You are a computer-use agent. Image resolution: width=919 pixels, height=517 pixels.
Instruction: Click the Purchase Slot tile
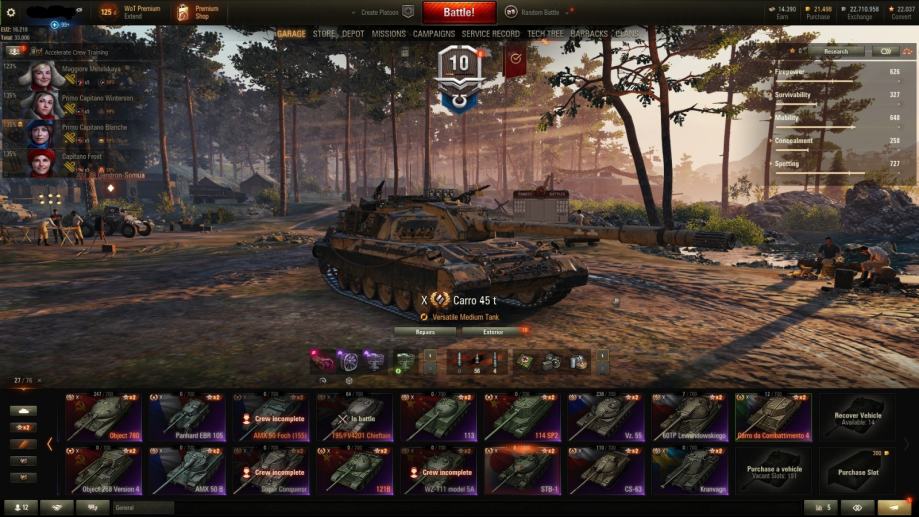[x=858, y=468]
